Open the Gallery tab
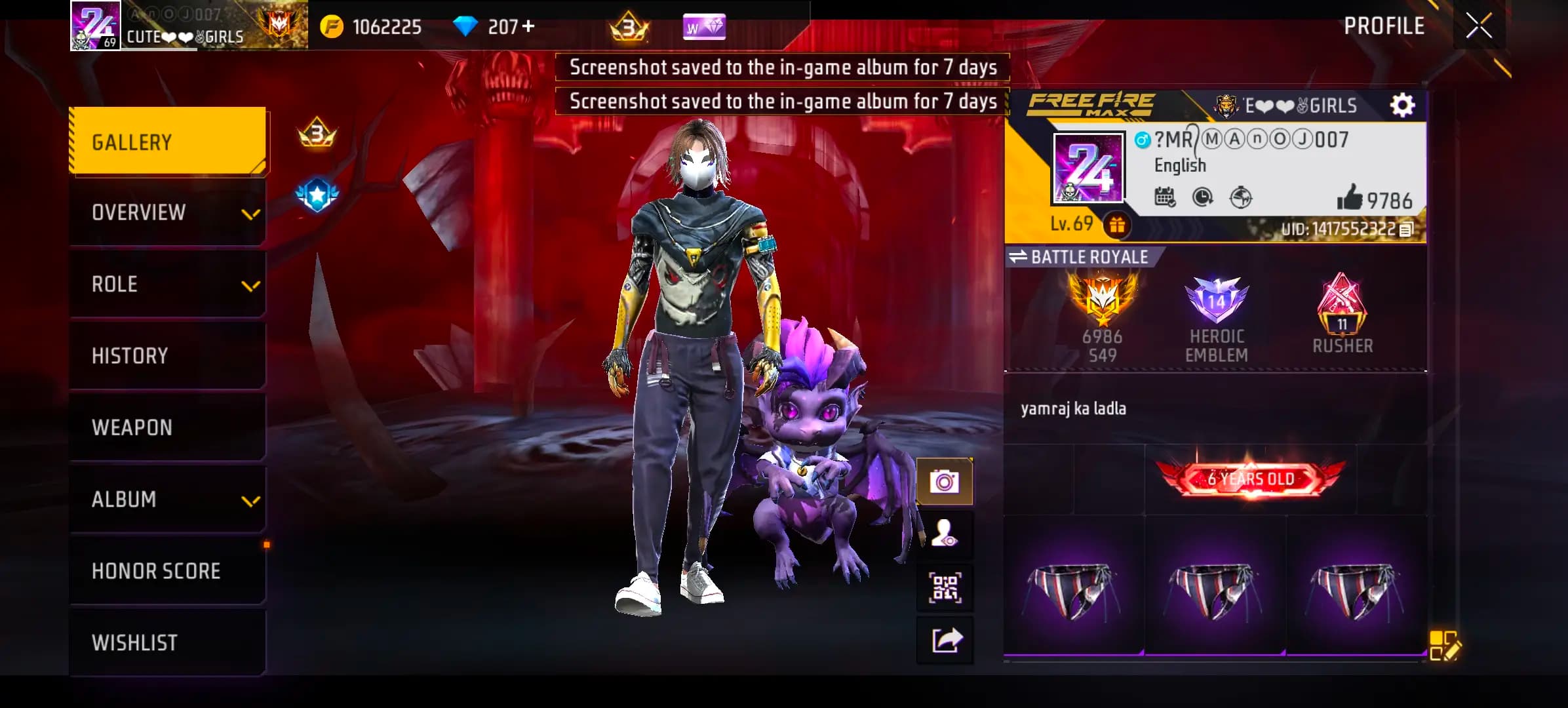1568x708 pixels. point(168,142)
